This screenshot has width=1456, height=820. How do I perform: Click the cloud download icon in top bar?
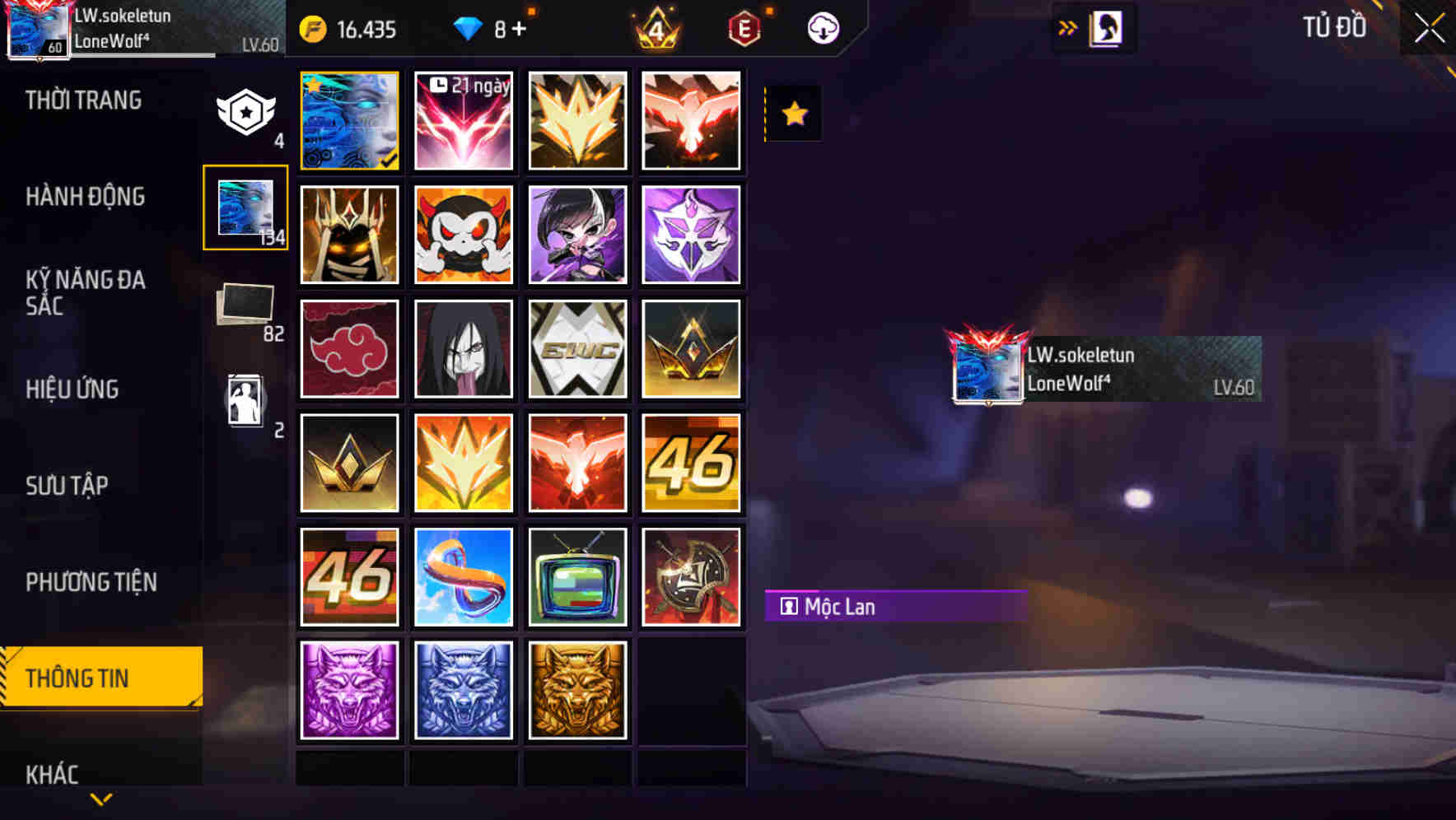click(823, 28)
